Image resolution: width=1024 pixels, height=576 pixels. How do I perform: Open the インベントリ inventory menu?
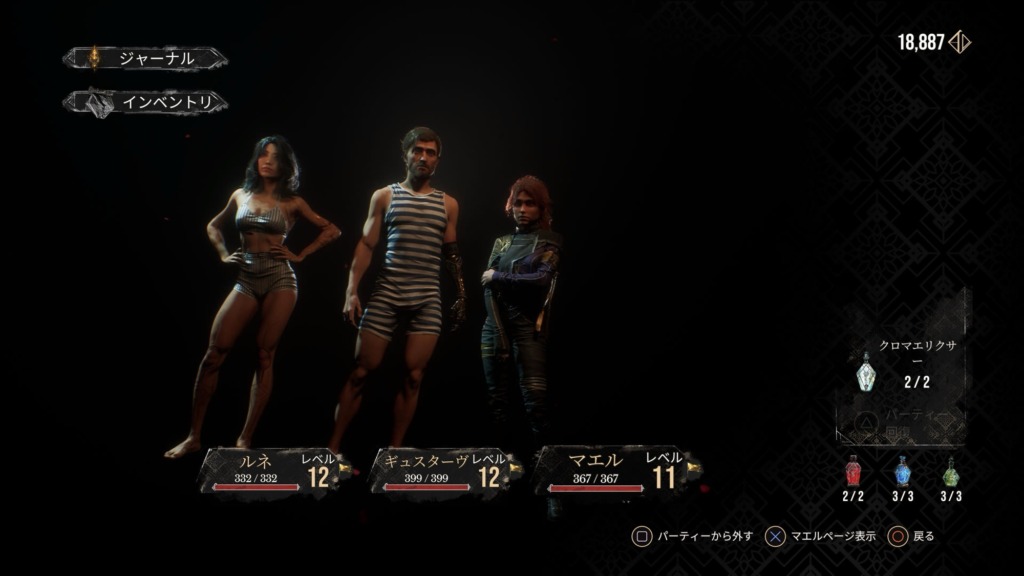pos(146,102)
